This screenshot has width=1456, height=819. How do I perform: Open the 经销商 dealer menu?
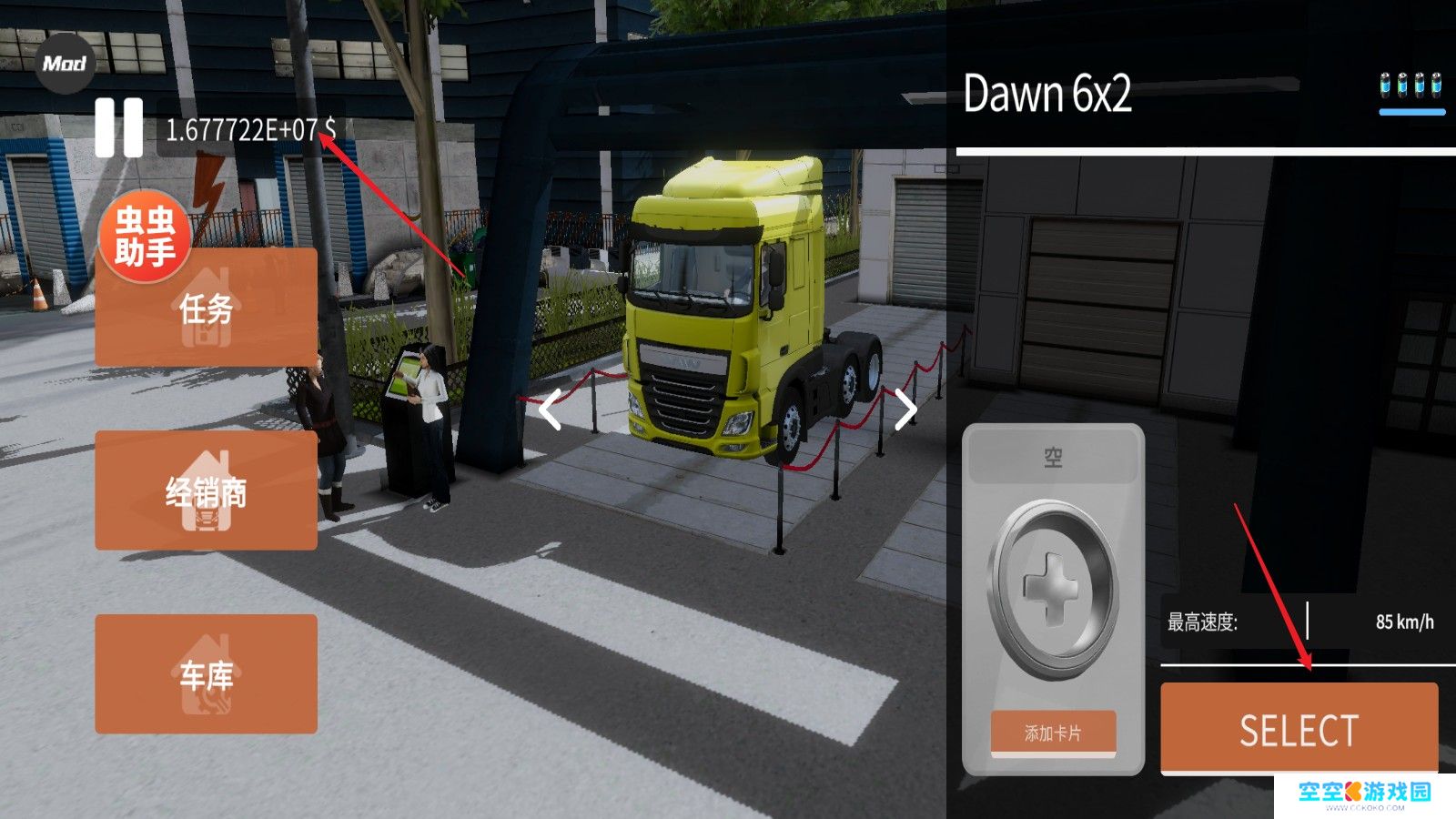pos(206,491)
